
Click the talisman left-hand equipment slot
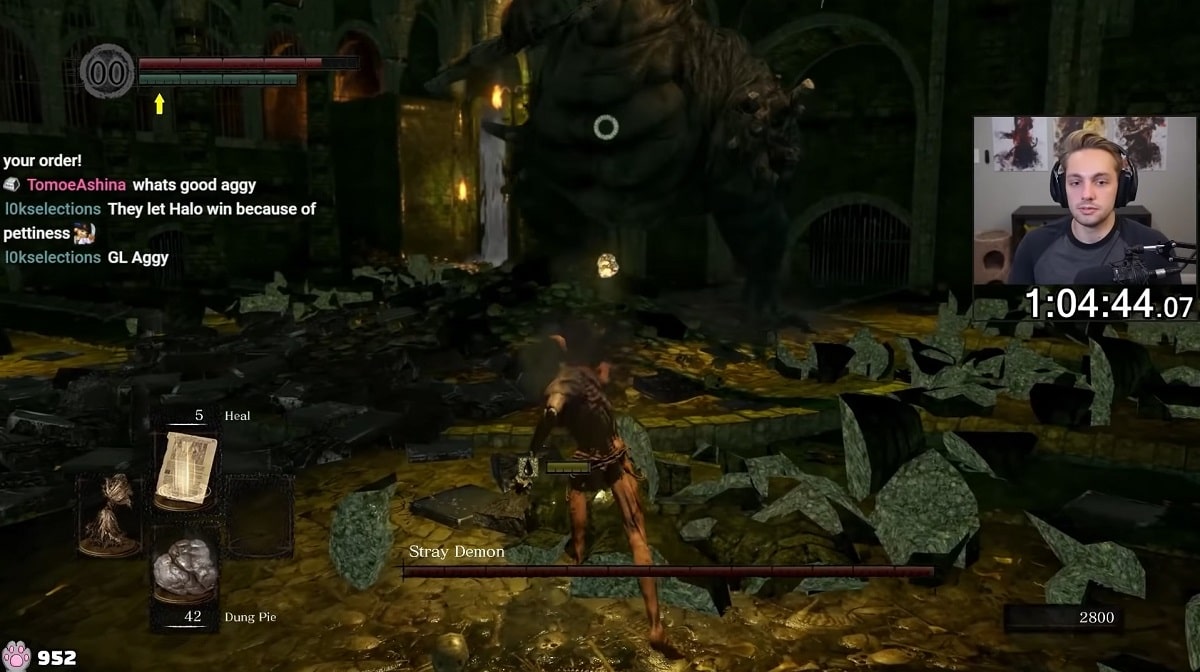110,515
